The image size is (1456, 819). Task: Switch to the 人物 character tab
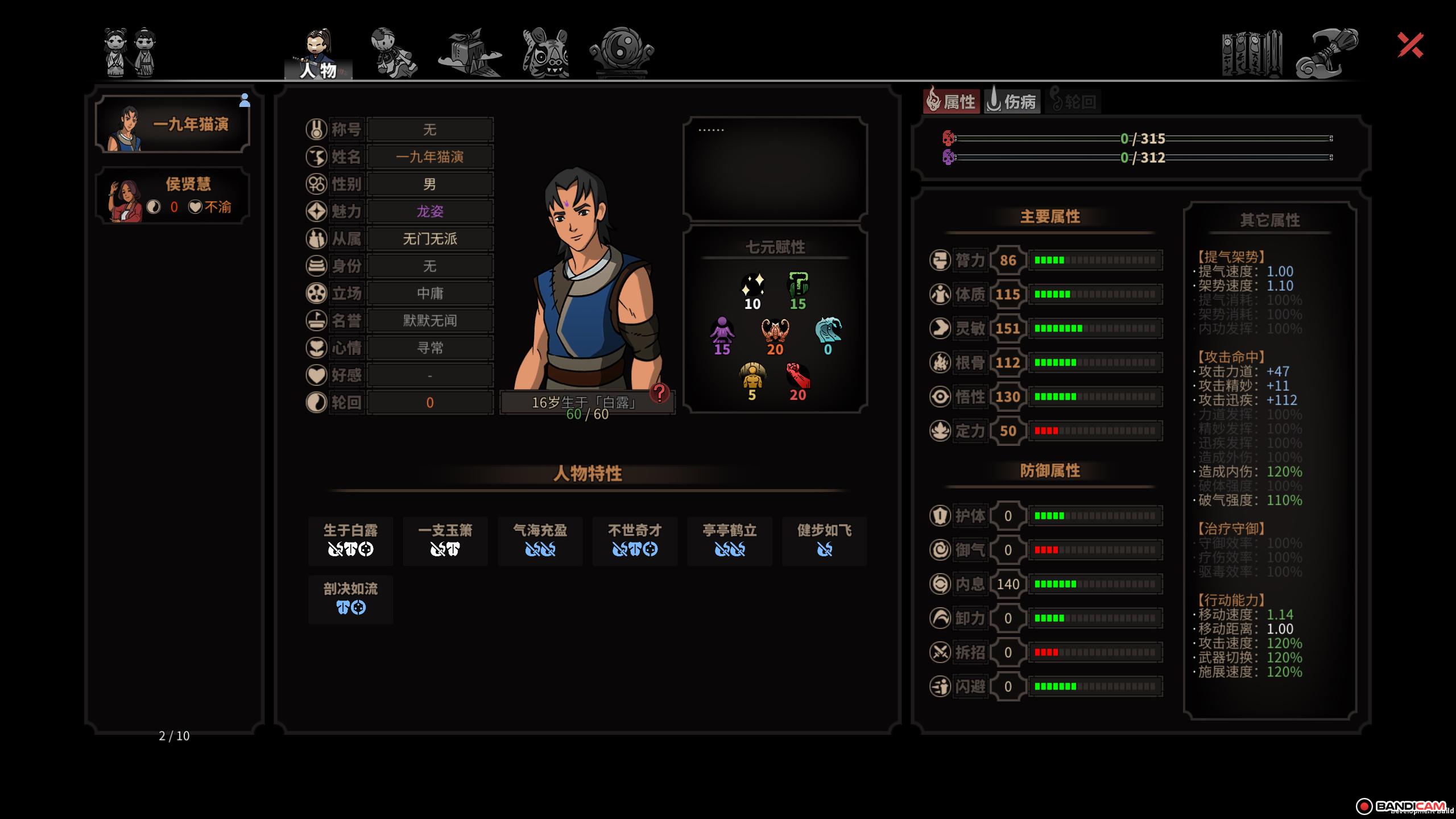click(318, 54)
